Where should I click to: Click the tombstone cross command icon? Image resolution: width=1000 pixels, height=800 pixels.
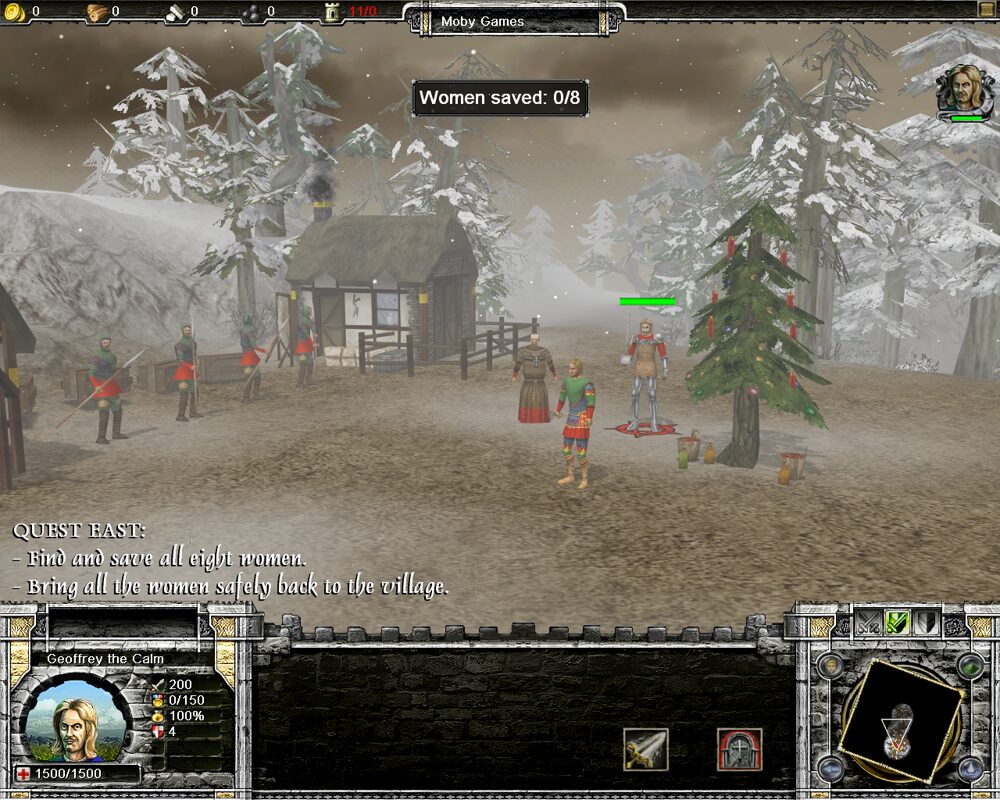[739, 749]
